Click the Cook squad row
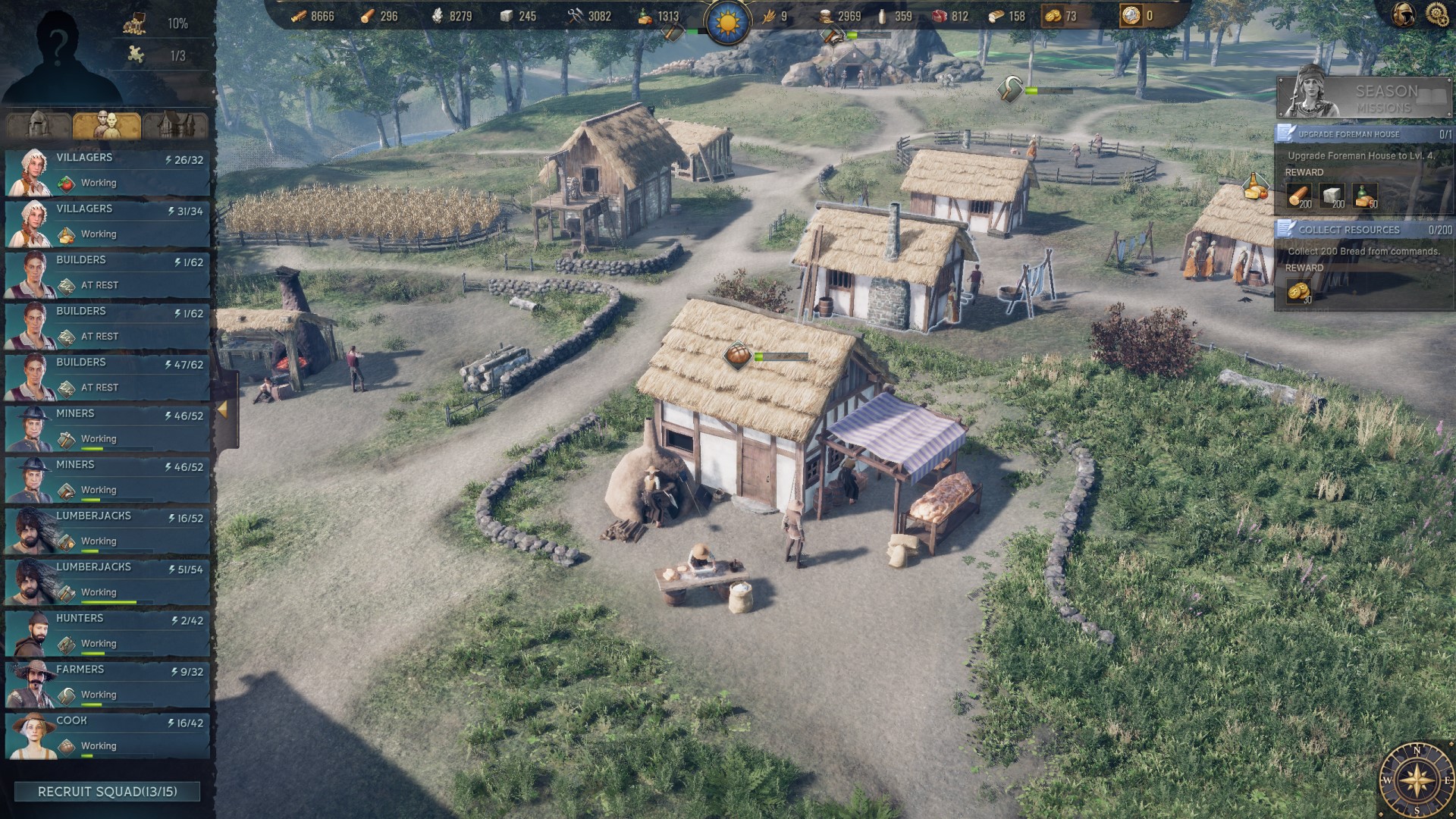1456x819 pixels. [107, 734]
